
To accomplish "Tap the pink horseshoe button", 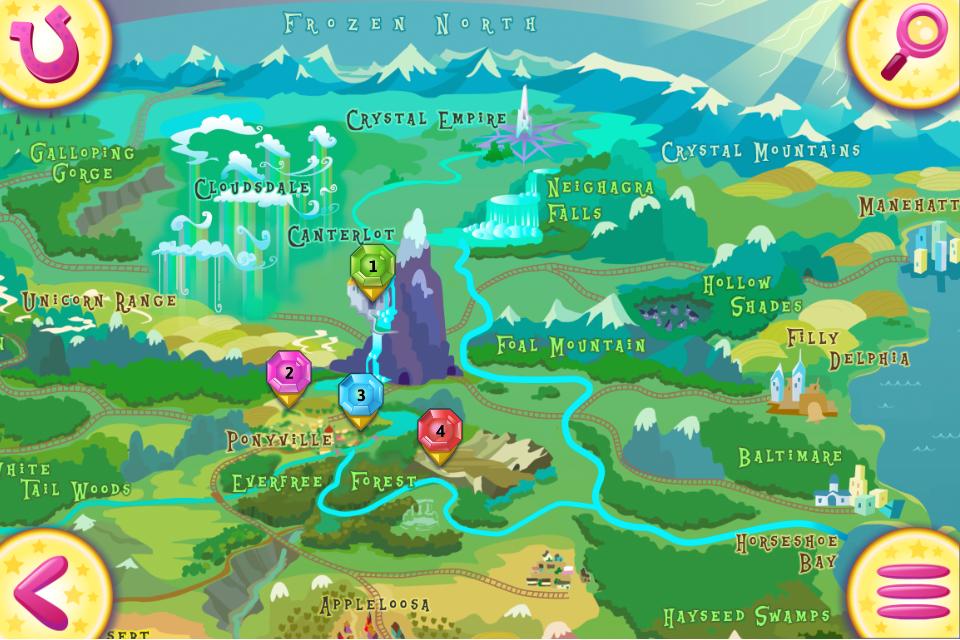I will point(42,43).
